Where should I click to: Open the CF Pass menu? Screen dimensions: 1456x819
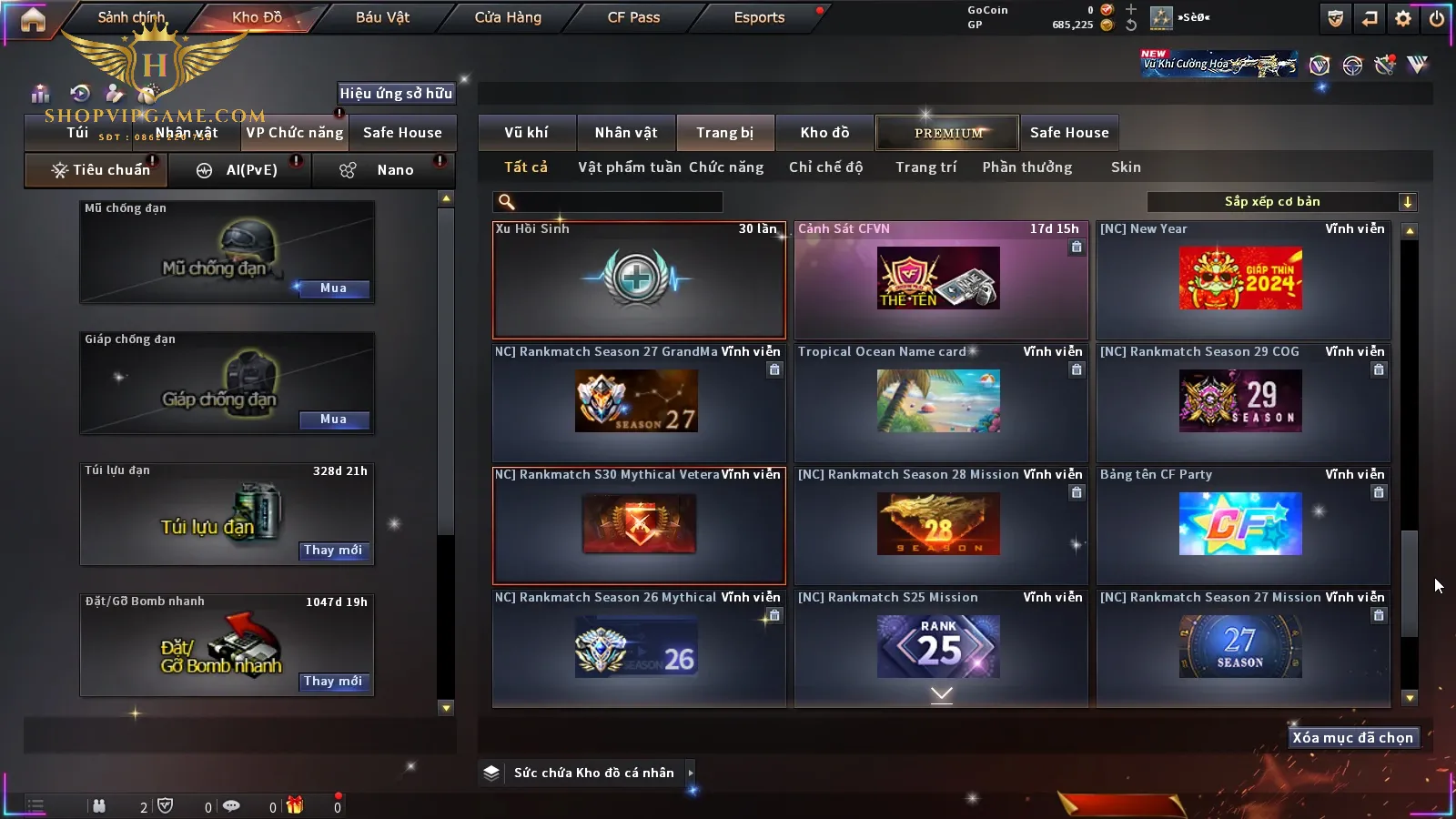(x=633, y=17)
